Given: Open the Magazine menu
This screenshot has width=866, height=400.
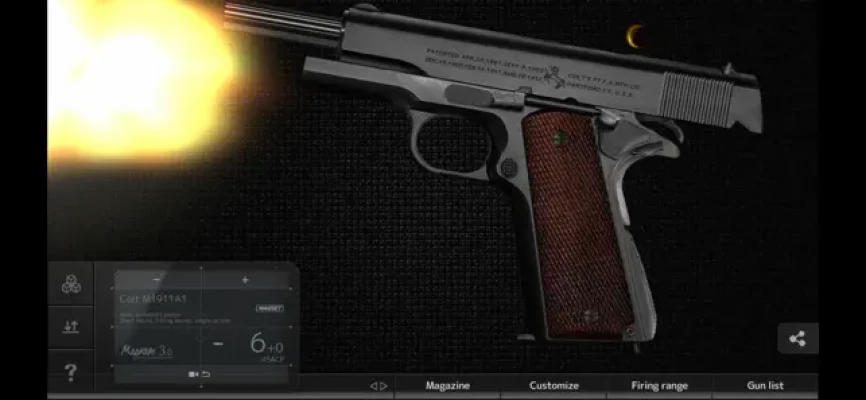Looking at the screenshot, I should [x=447, y=385].
